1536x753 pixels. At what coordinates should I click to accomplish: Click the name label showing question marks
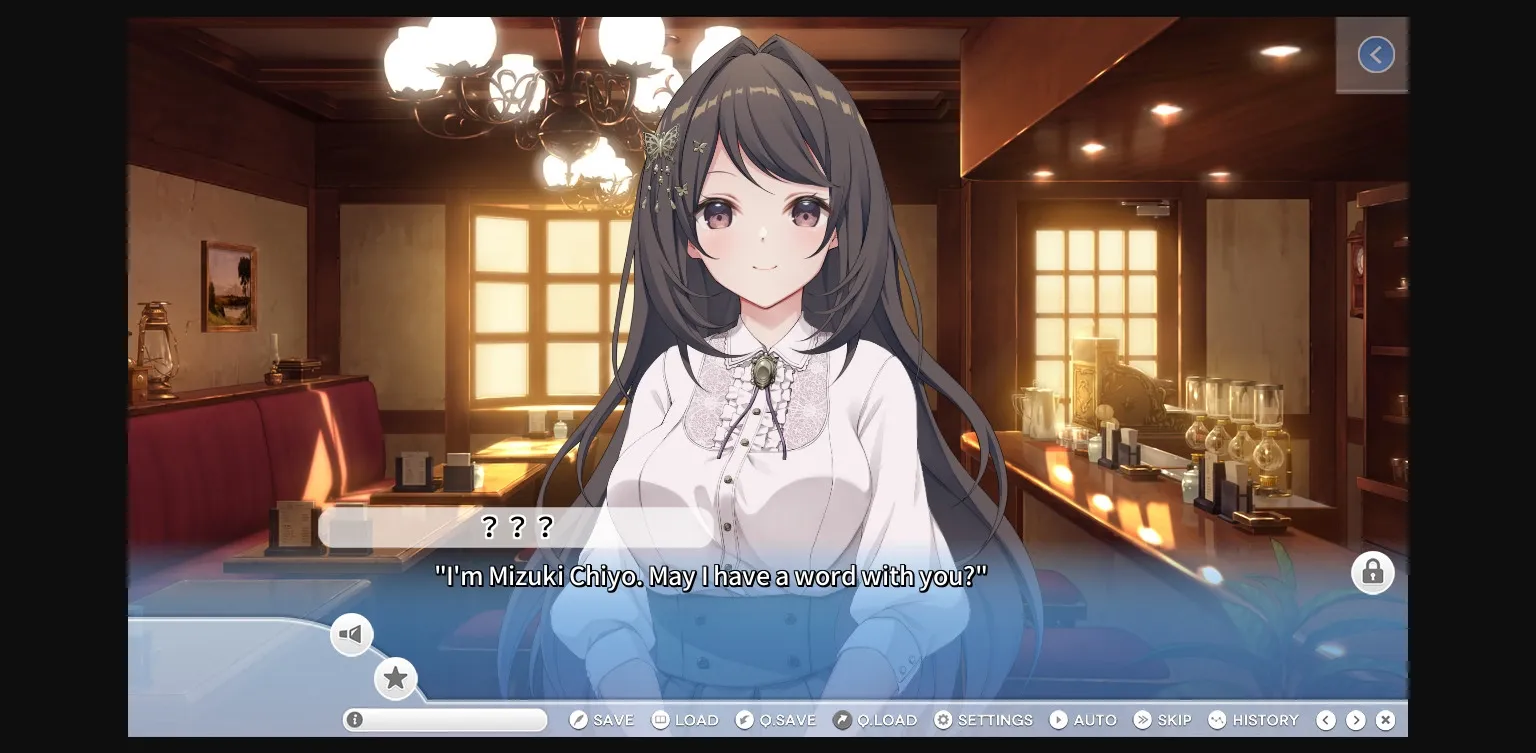click(x=517, y=527)
